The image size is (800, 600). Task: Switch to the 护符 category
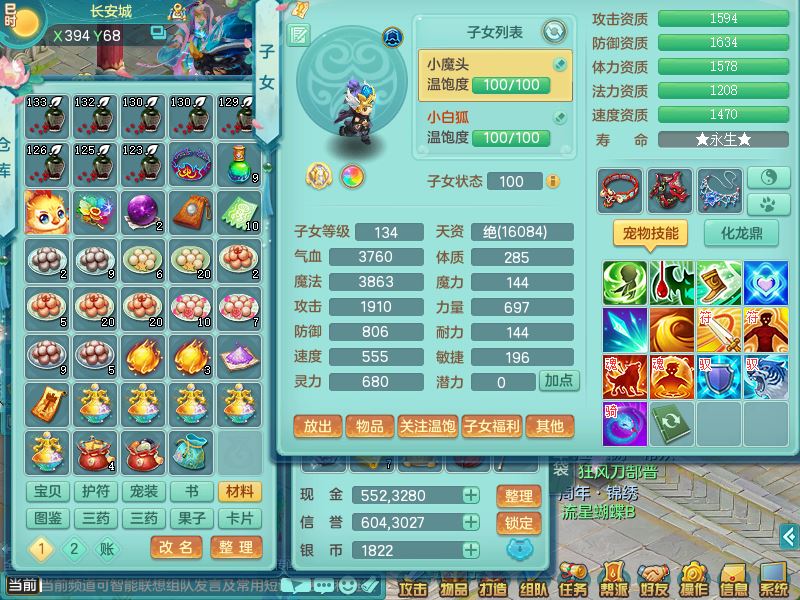coord(96,492)
